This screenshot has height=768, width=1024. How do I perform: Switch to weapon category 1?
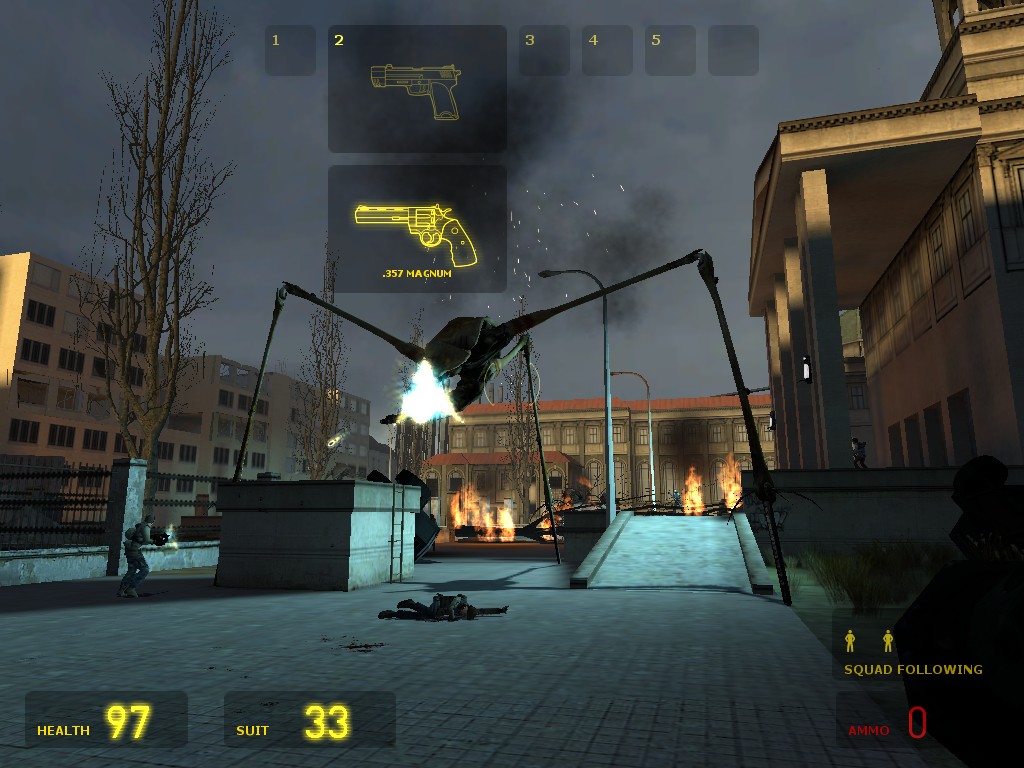[x=290, y=50]
